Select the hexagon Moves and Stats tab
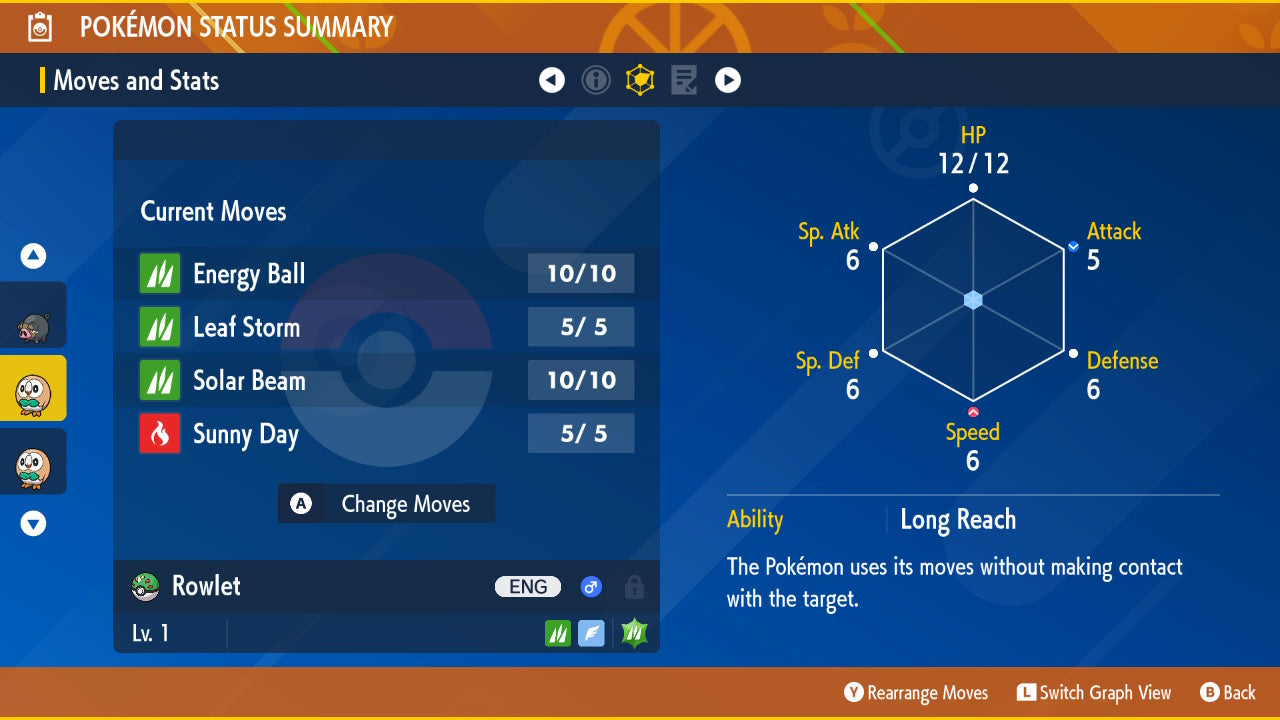1280x720 pixels. point(640,80)
